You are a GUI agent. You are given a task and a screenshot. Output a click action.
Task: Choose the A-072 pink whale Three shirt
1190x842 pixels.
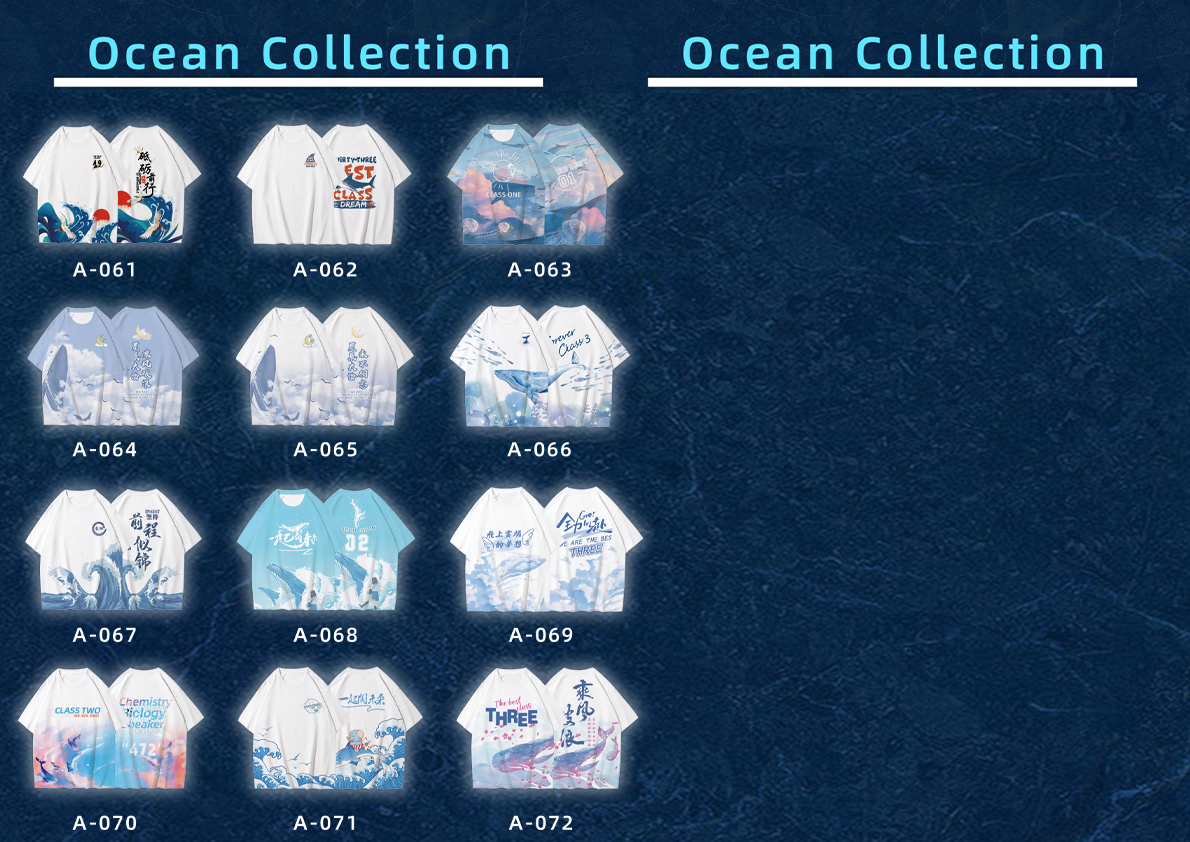543,731
